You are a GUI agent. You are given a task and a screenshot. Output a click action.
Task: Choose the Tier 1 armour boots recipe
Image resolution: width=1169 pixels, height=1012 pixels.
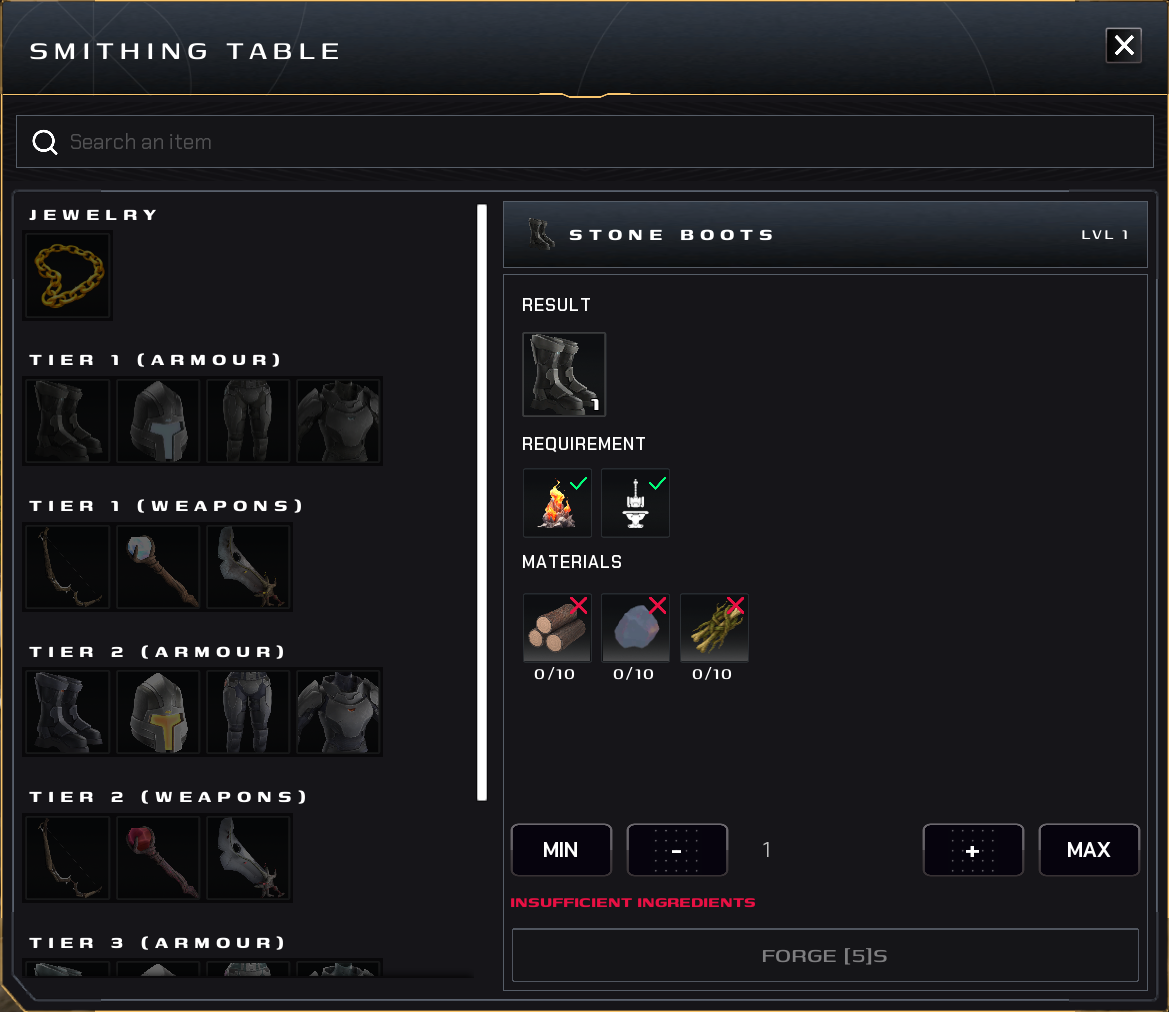coord(68,421)
